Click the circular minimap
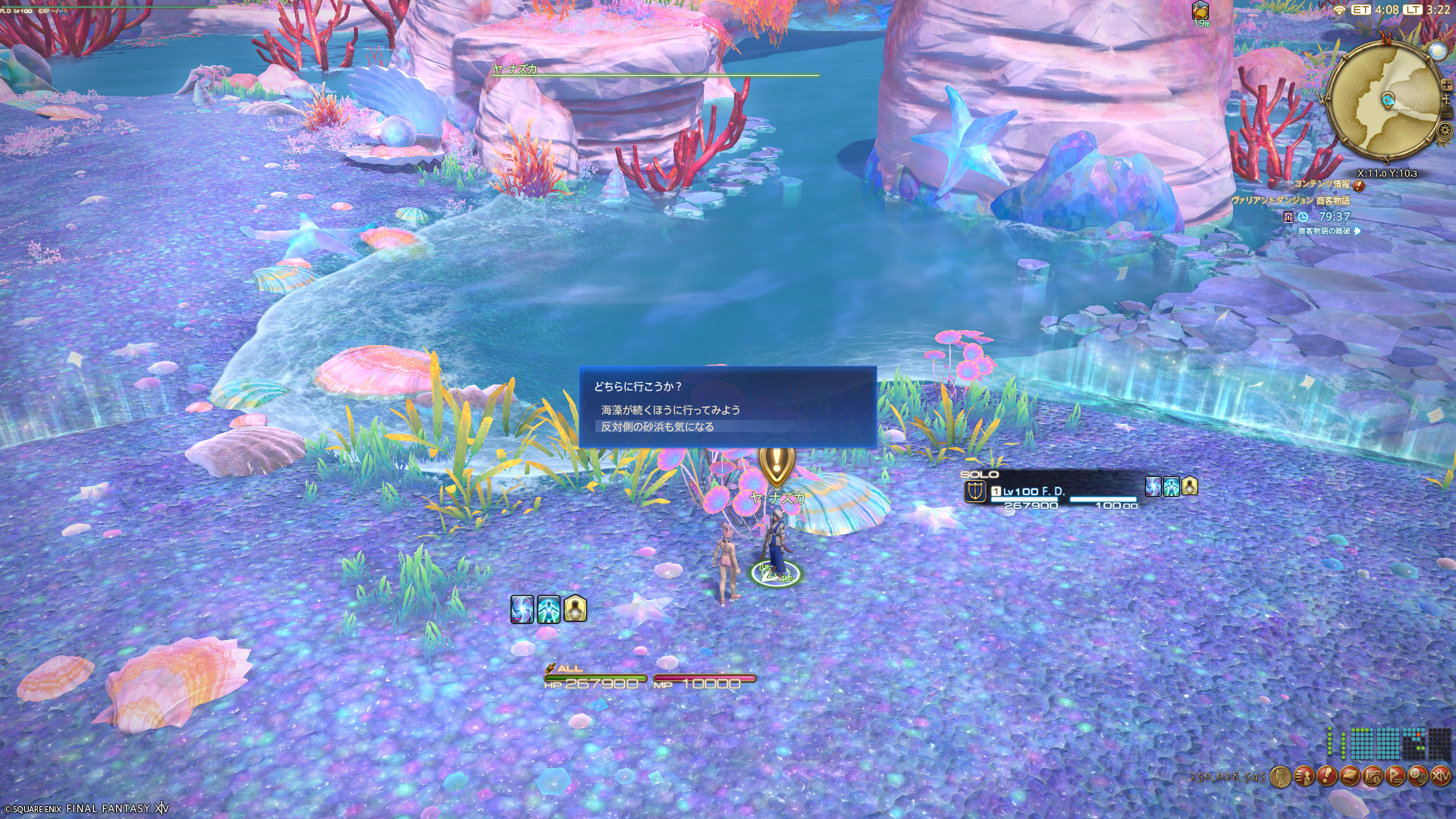The height and width of the screenshot is (819, 1456). (1385, 100)
